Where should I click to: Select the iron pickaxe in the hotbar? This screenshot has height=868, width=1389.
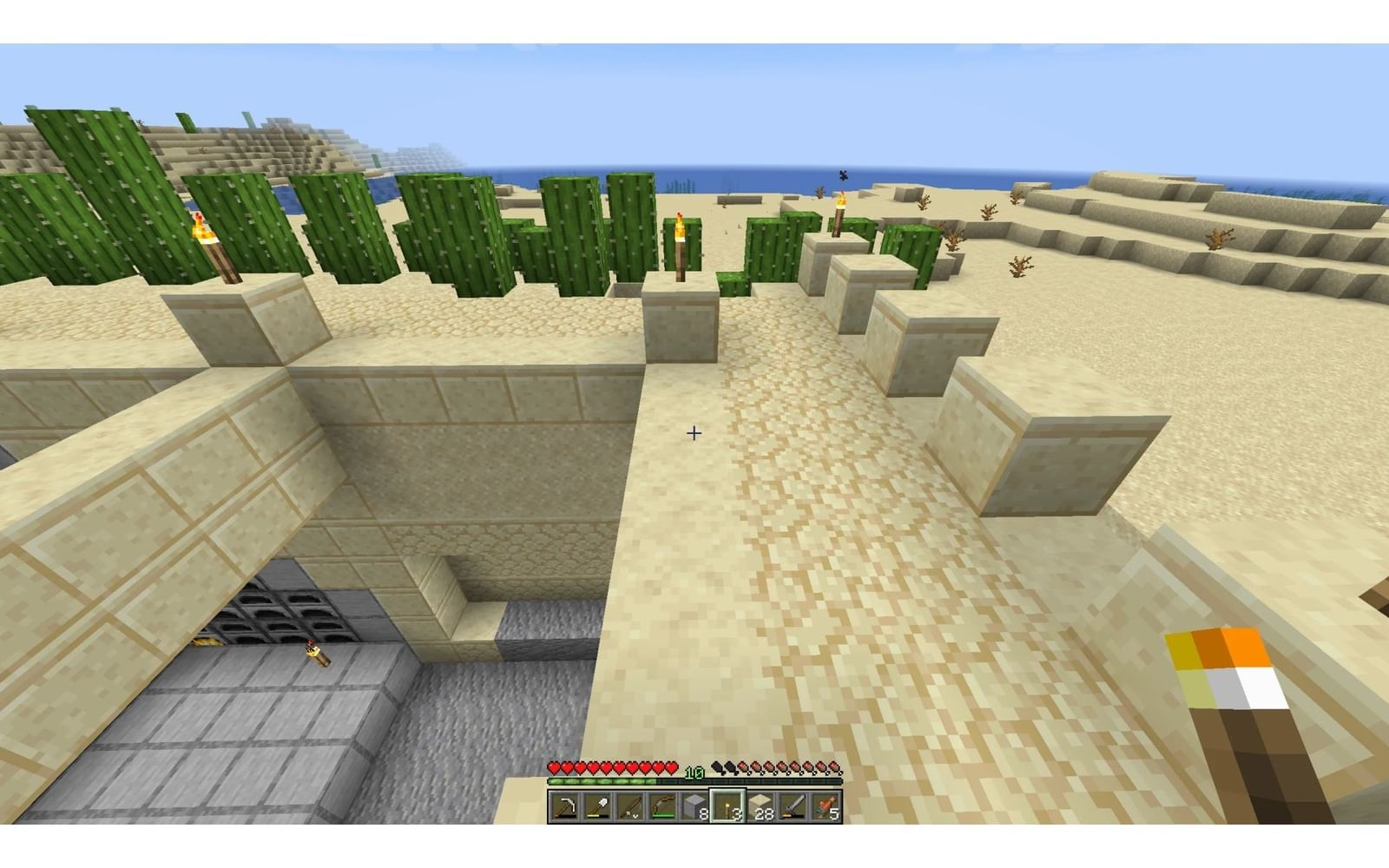click(563, 806)
